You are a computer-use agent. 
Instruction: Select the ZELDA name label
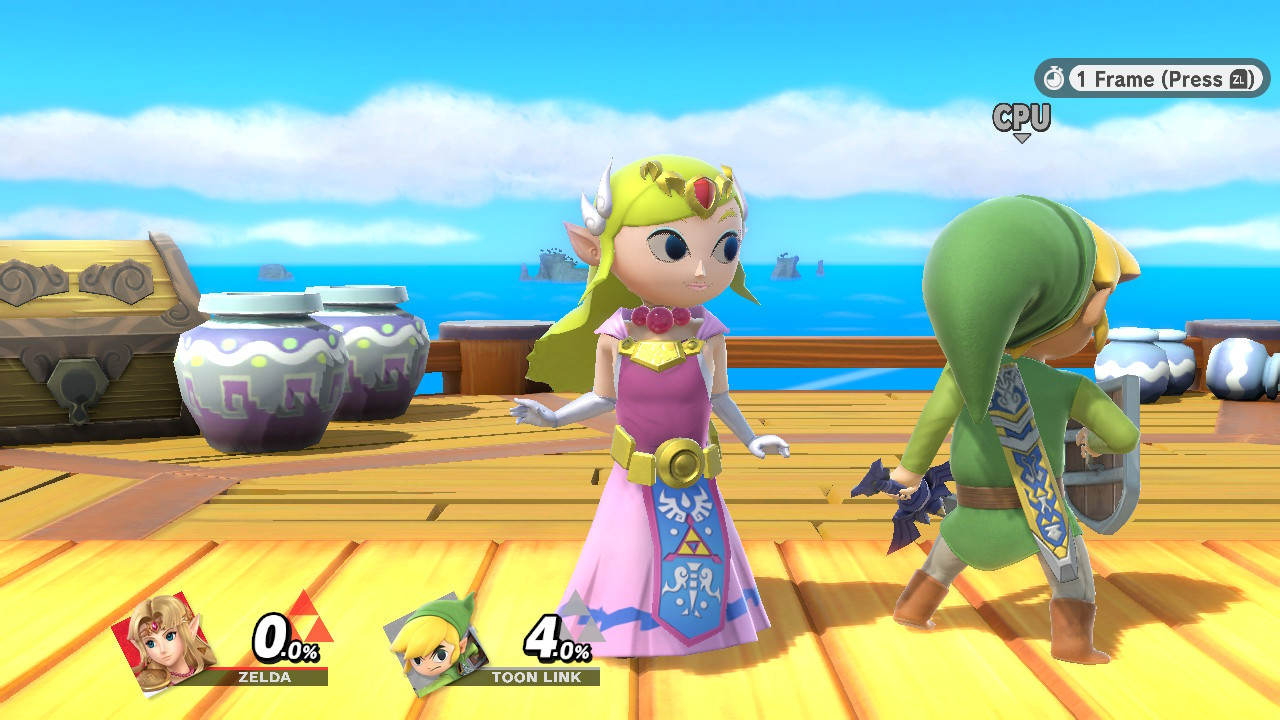pos(264,676)
